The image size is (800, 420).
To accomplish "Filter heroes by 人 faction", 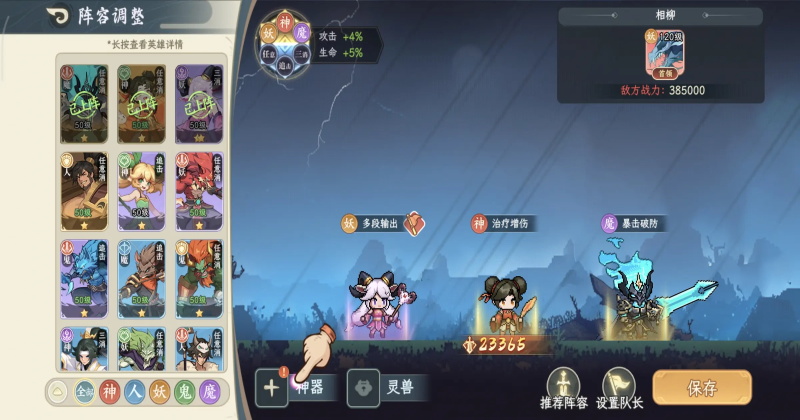I will (135, 391).
